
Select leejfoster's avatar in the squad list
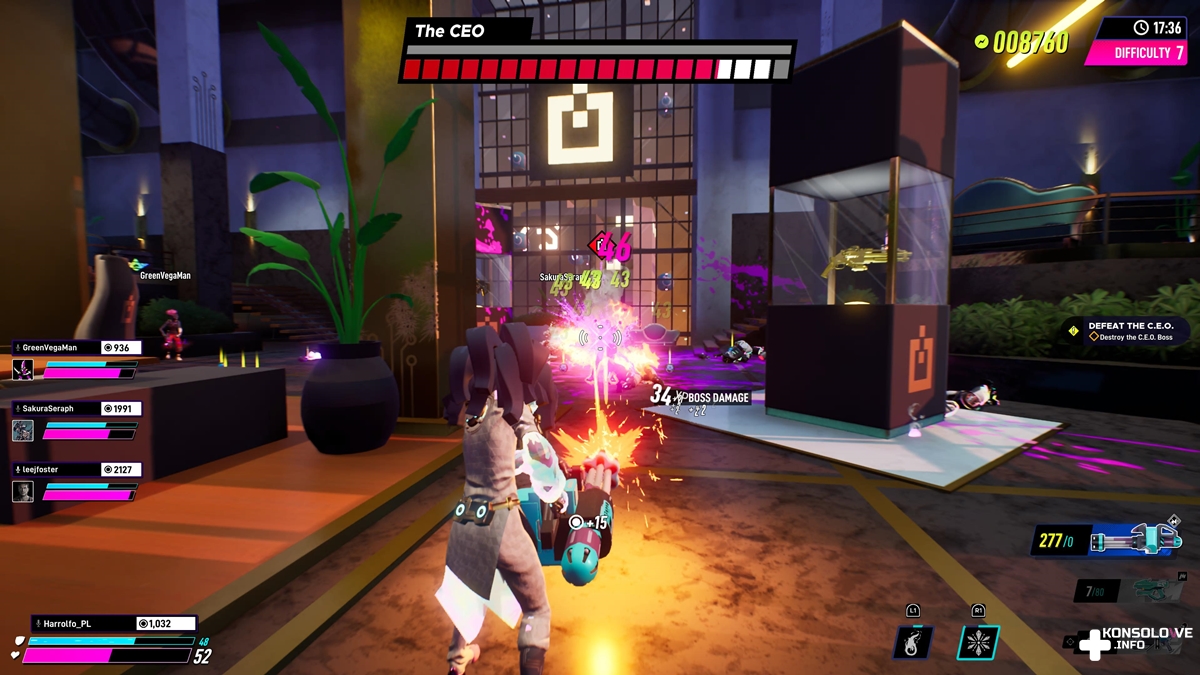tap(23, 491)
